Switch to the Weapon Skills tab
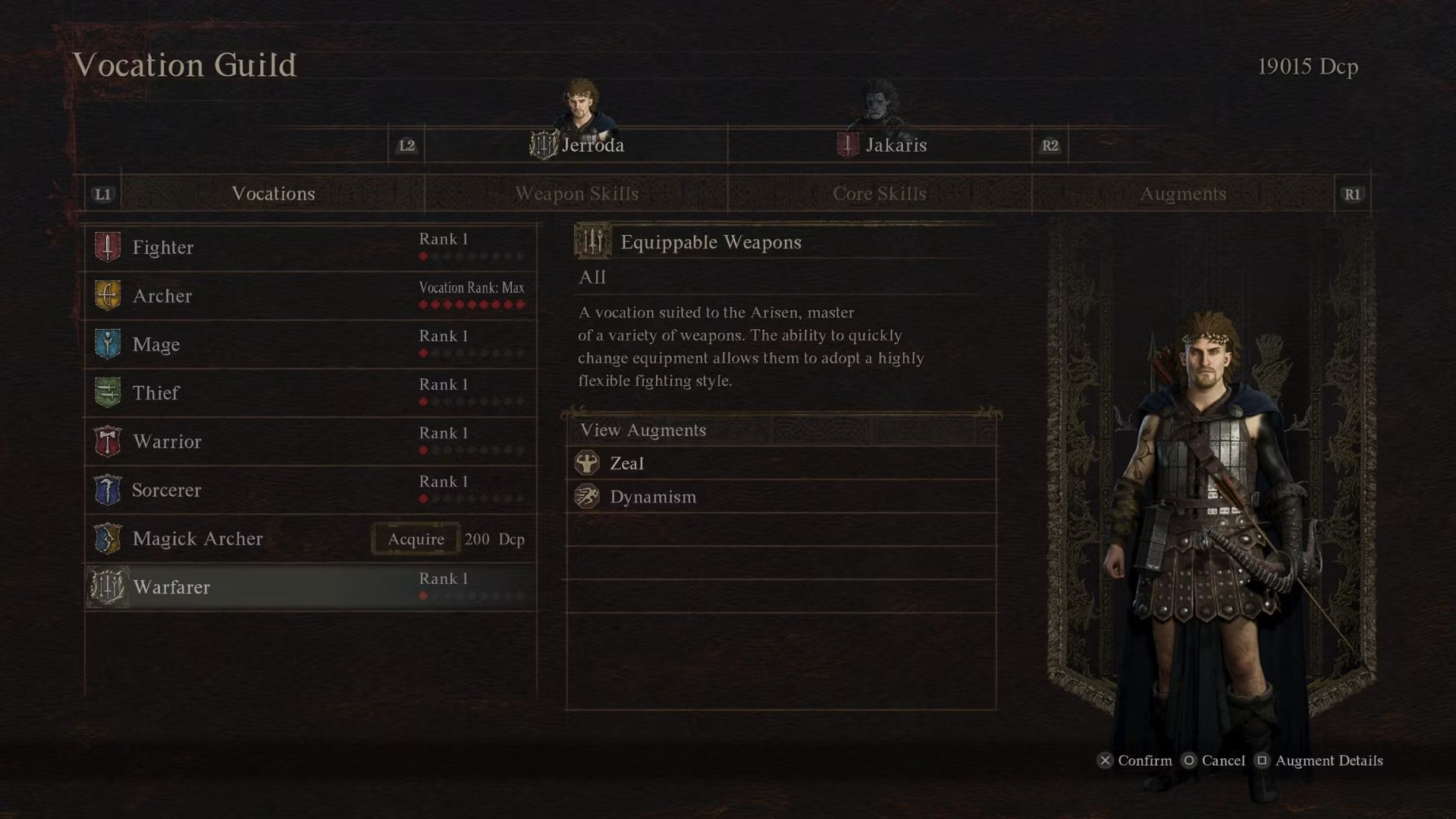The width and height of the screenshot is (1456, 819). (x=576, y=194)
